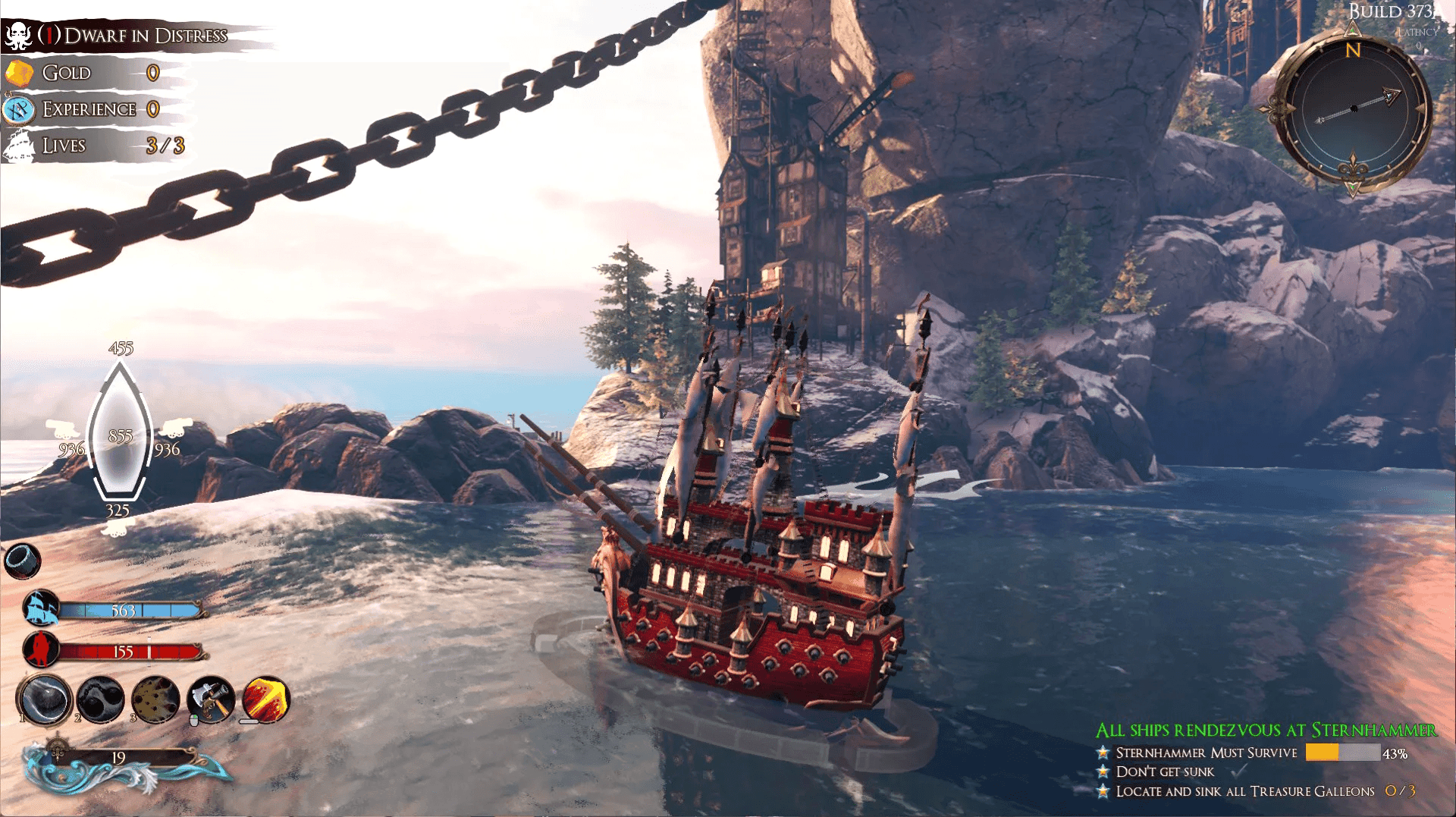Pick the grapeshot ammo in slot 3

pyautogui.click(x=155, y=699)
